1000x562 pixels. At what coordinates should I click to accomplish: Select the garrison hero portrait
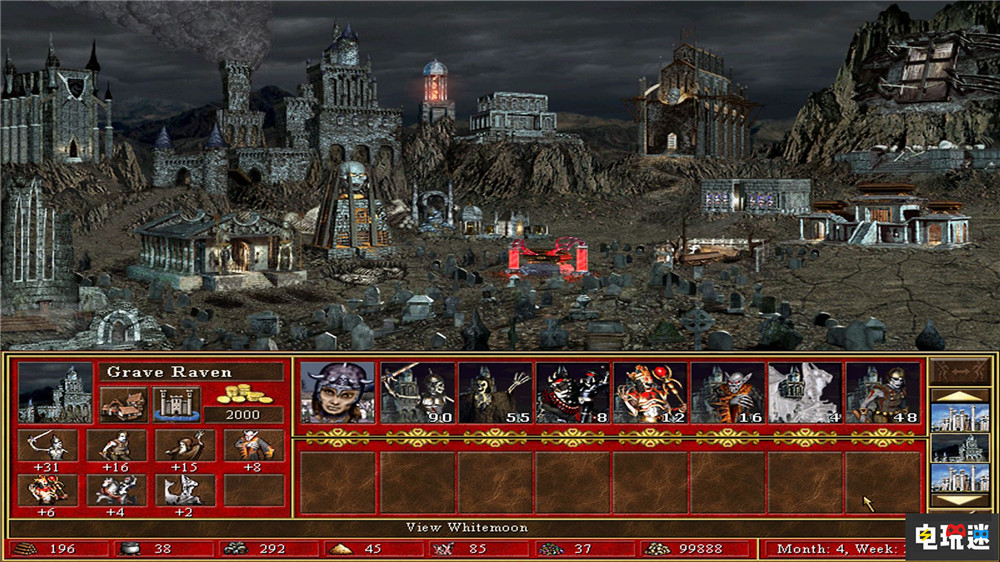[x=338, y=392]
